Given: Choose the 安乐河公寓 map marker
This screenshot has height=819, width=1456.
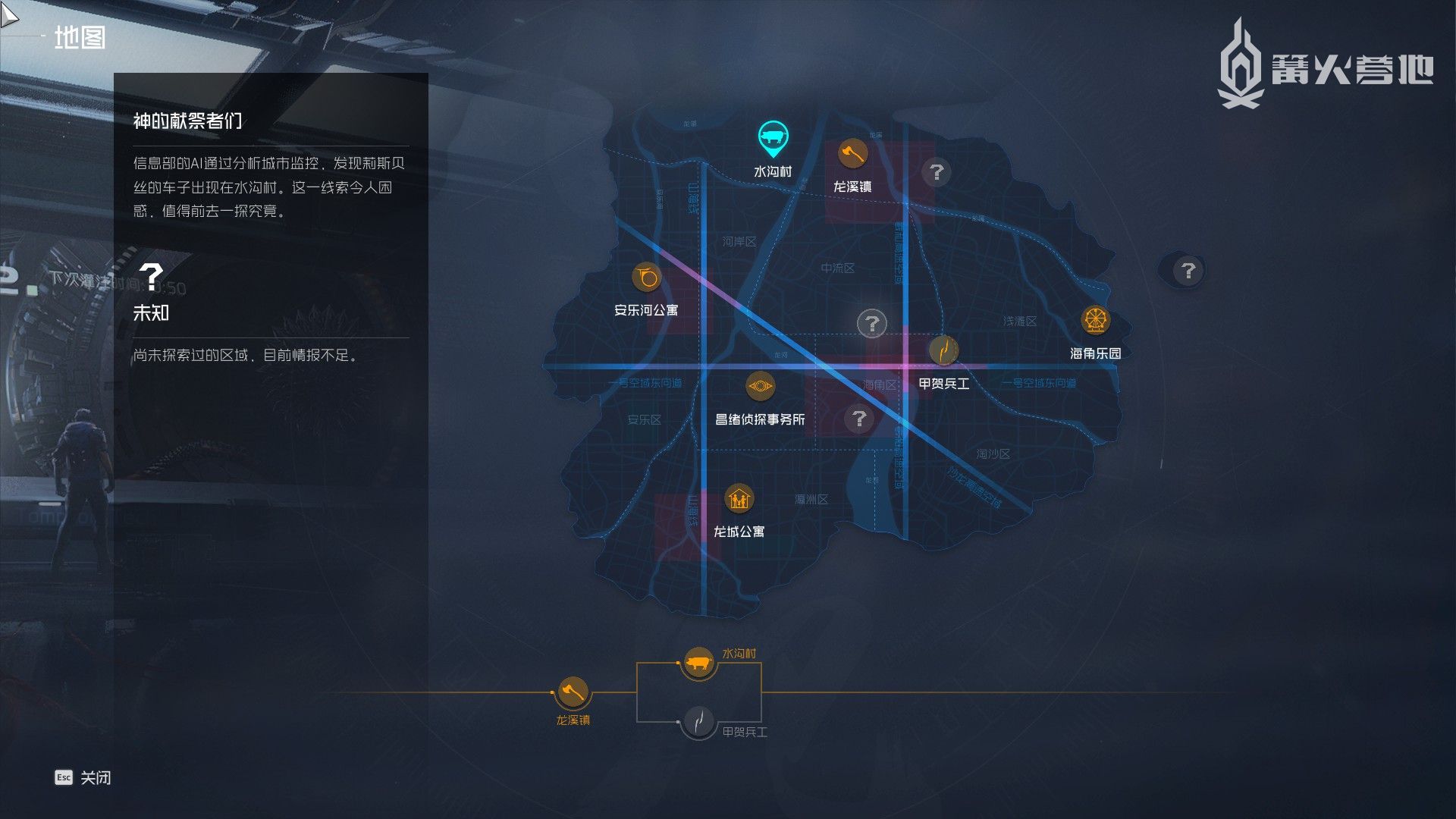Looking at the screenshot, I should tap(647, 278).
